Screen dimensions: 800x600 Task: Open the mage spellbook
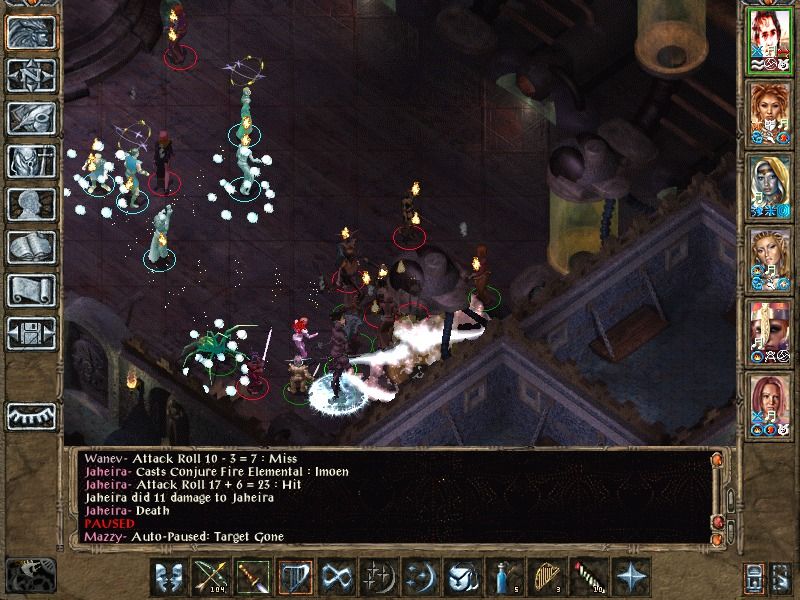tap(31, 248)
